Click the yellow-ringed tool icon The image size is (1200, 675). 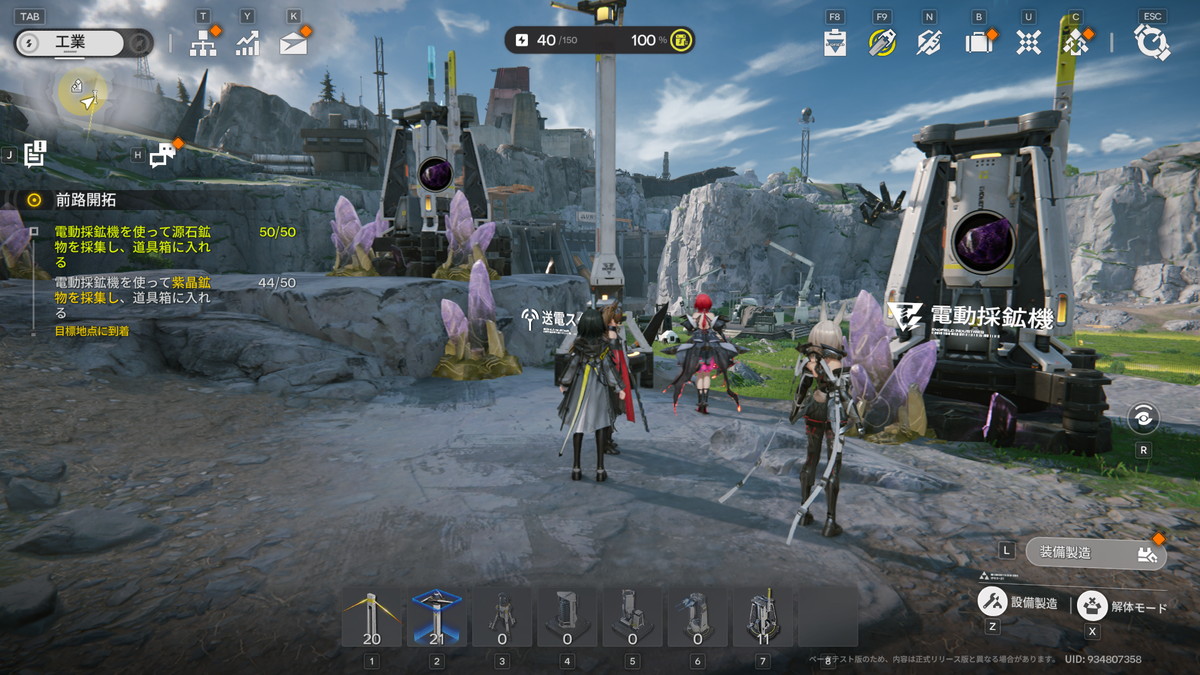tap(881, 42)
